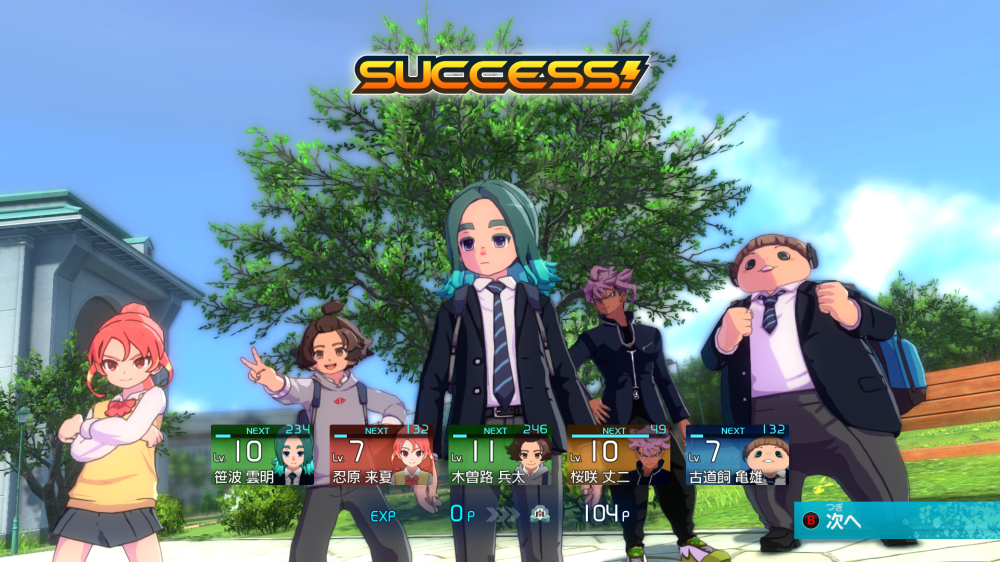Select 笹波 雲明 level 10 character card

tap(262, 456)
